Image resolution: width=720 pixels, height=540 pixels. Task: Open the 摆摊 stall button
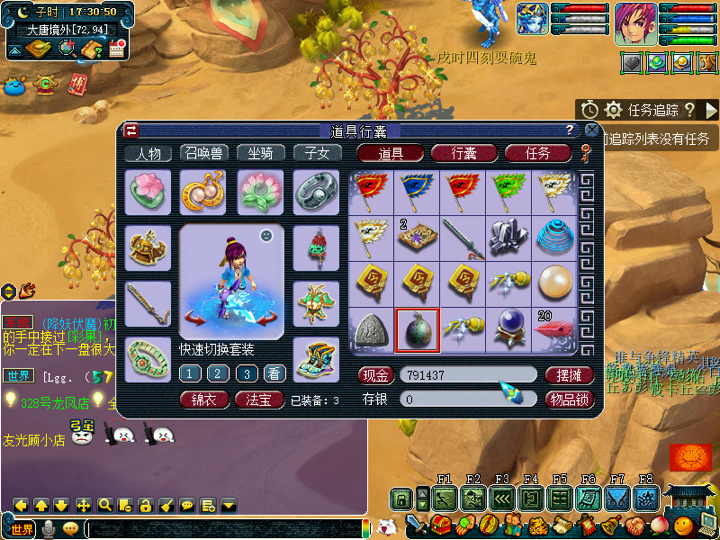pos(570,375)
